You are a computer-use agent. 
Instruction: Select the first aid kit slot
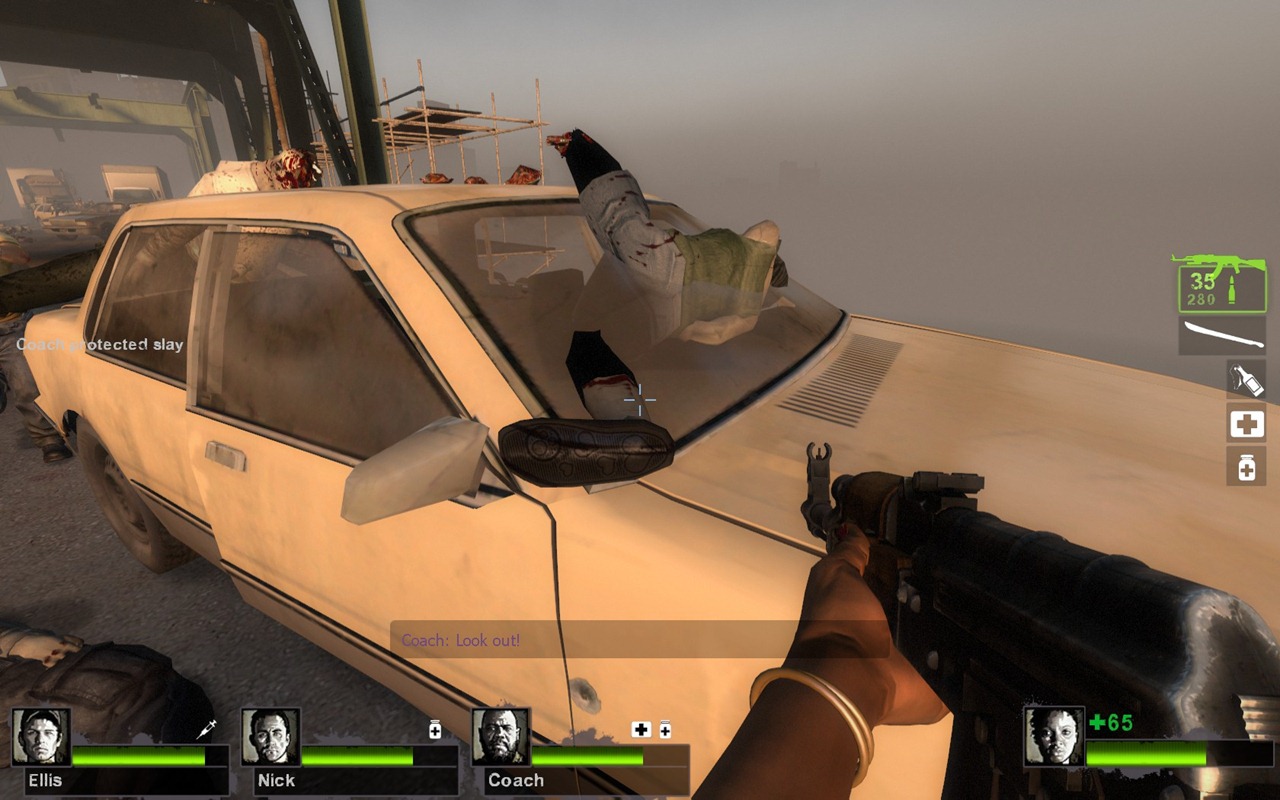tap(1246, 424)
